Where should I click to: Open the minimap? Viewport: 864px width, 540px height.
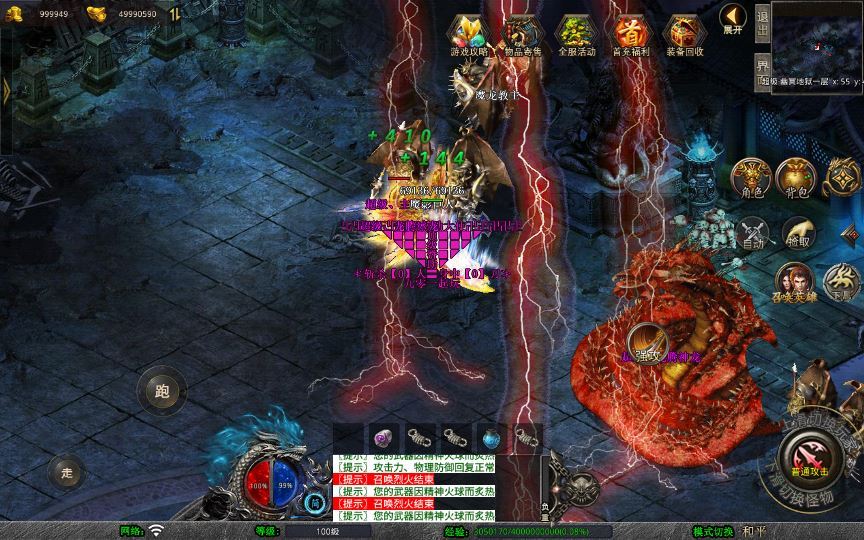coord(817,38)
